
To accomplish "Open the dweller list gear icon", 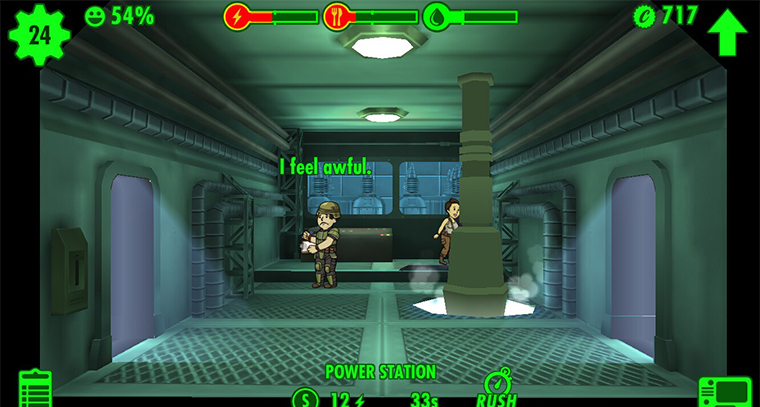I will click(x=39, y=35).
